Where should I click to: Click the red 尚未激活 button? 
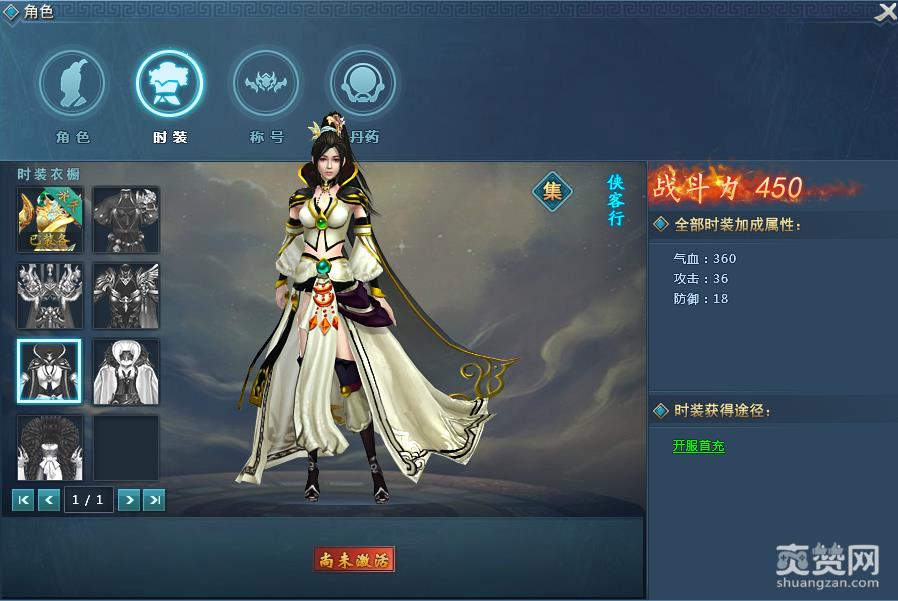pyautogui.click(x=354, y=559)
